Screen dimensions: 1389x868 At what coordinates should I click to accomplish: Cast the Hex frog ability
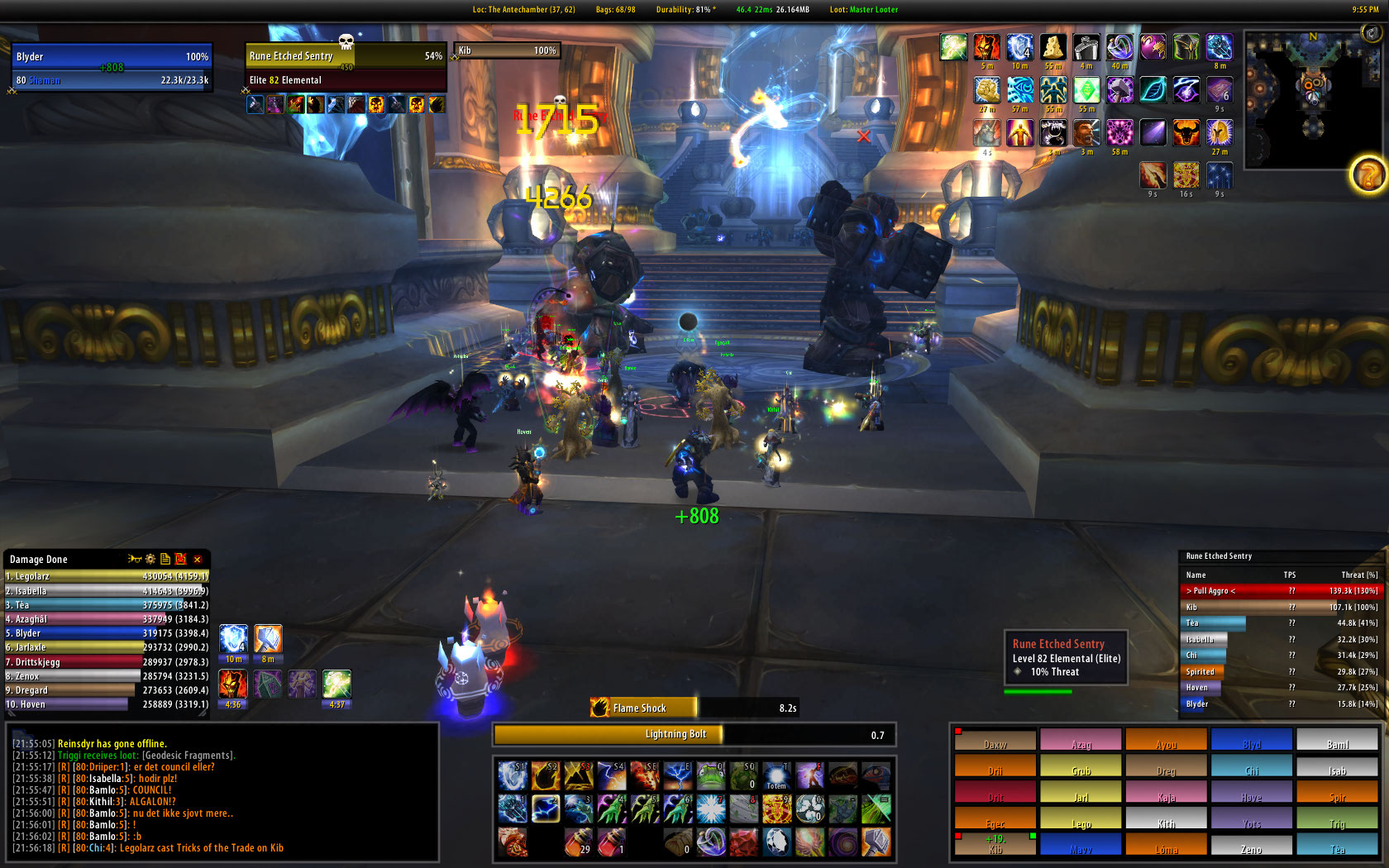[710, 776]
